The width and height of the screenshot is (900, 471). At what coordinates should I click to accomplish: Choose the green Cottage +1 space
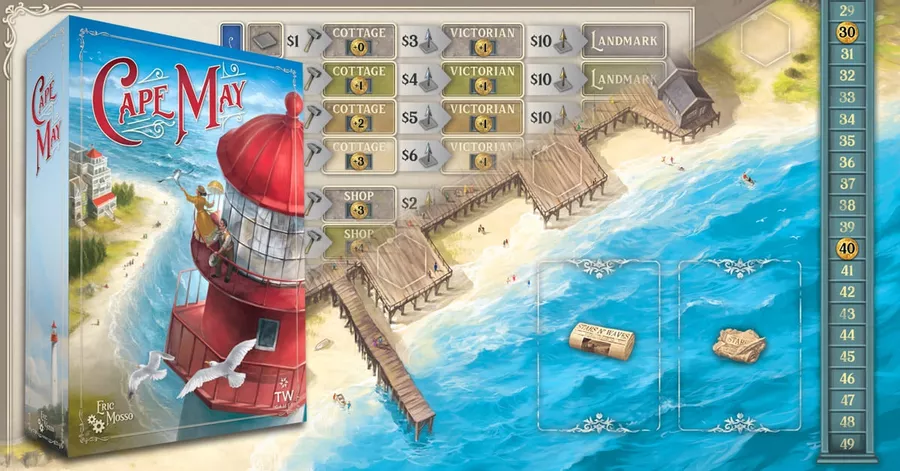358,79
